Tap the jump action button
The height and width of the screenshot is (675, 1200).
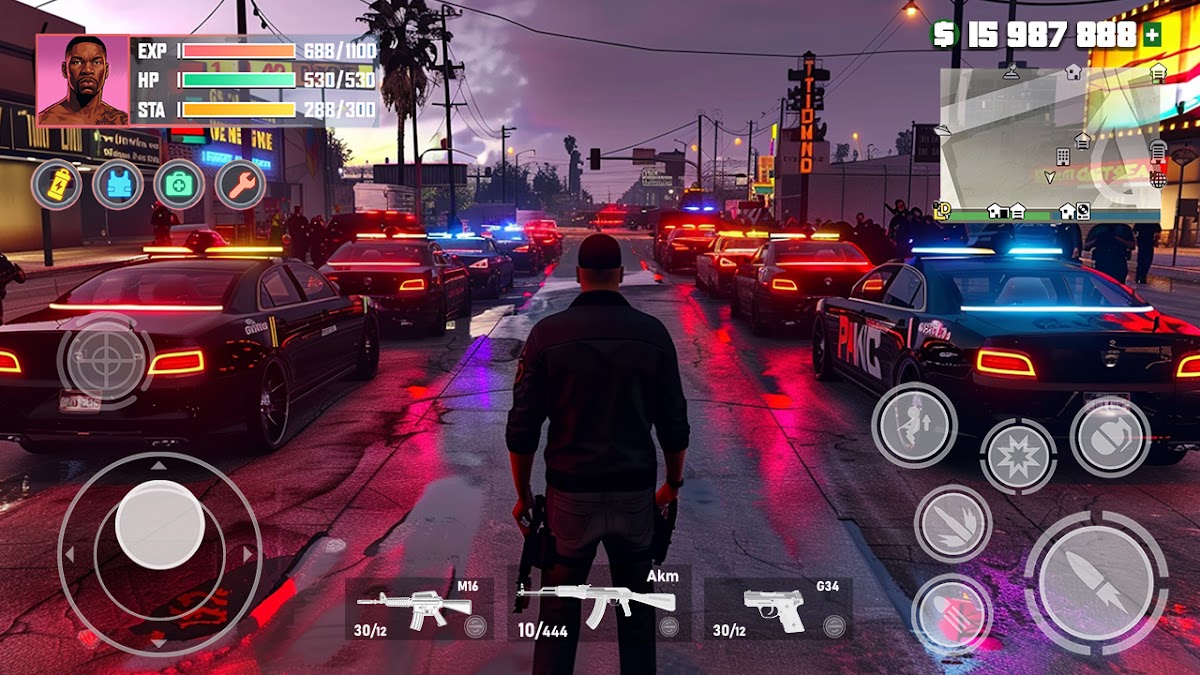pos(914,425)
